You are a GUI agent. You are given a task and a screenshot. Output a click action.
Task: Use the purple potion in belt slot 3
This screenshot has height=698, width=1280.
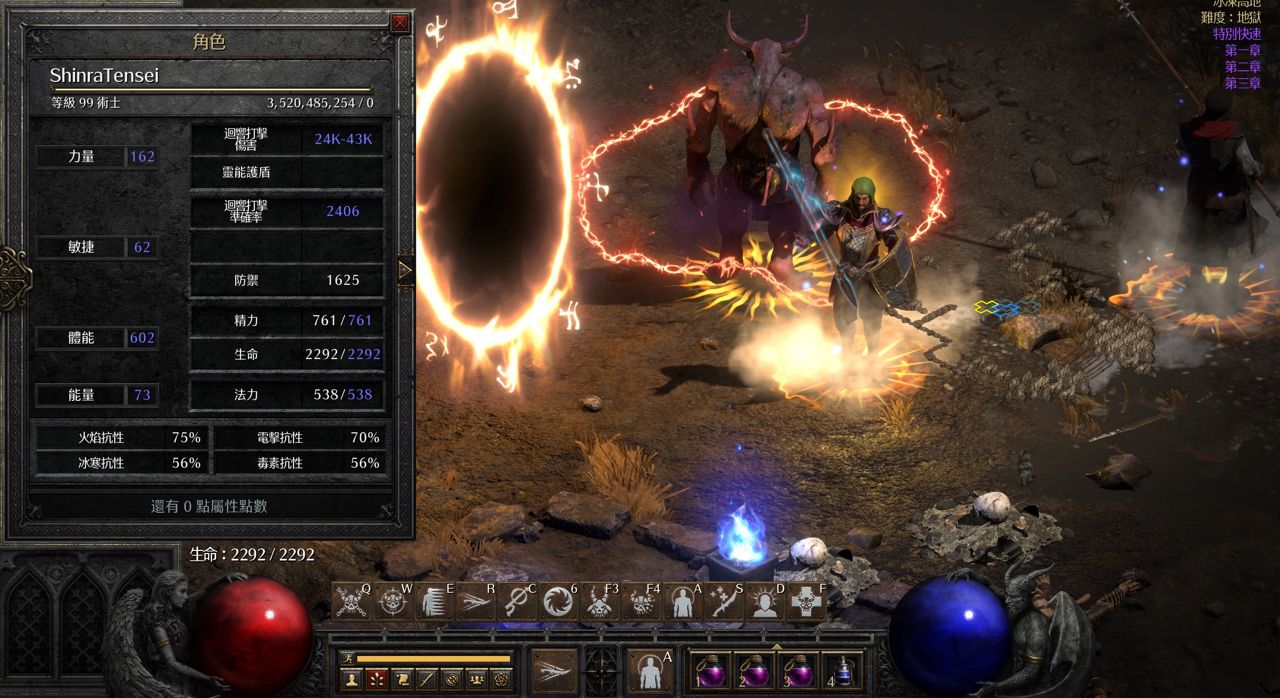pyautogui.click(x=799, y=671)
